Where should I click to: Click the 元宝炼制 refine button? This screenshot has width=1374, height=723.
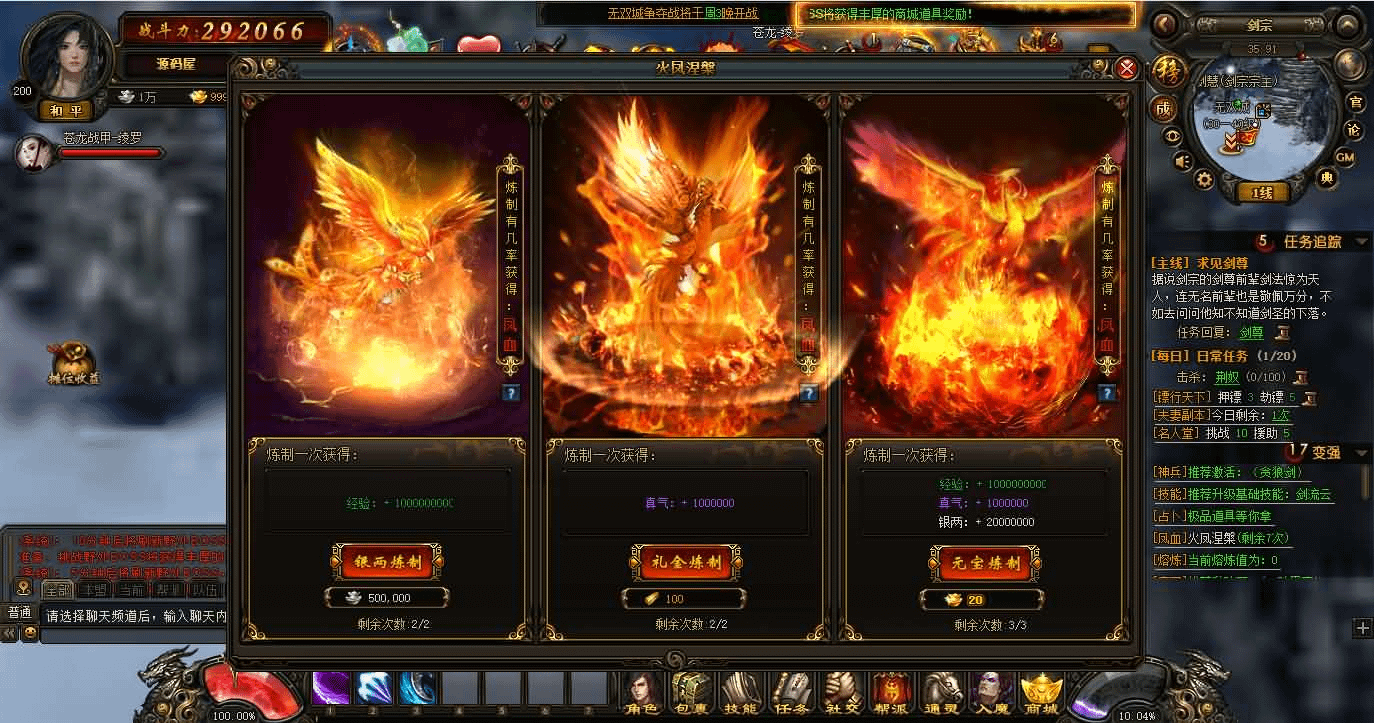[x=984, y=562]
